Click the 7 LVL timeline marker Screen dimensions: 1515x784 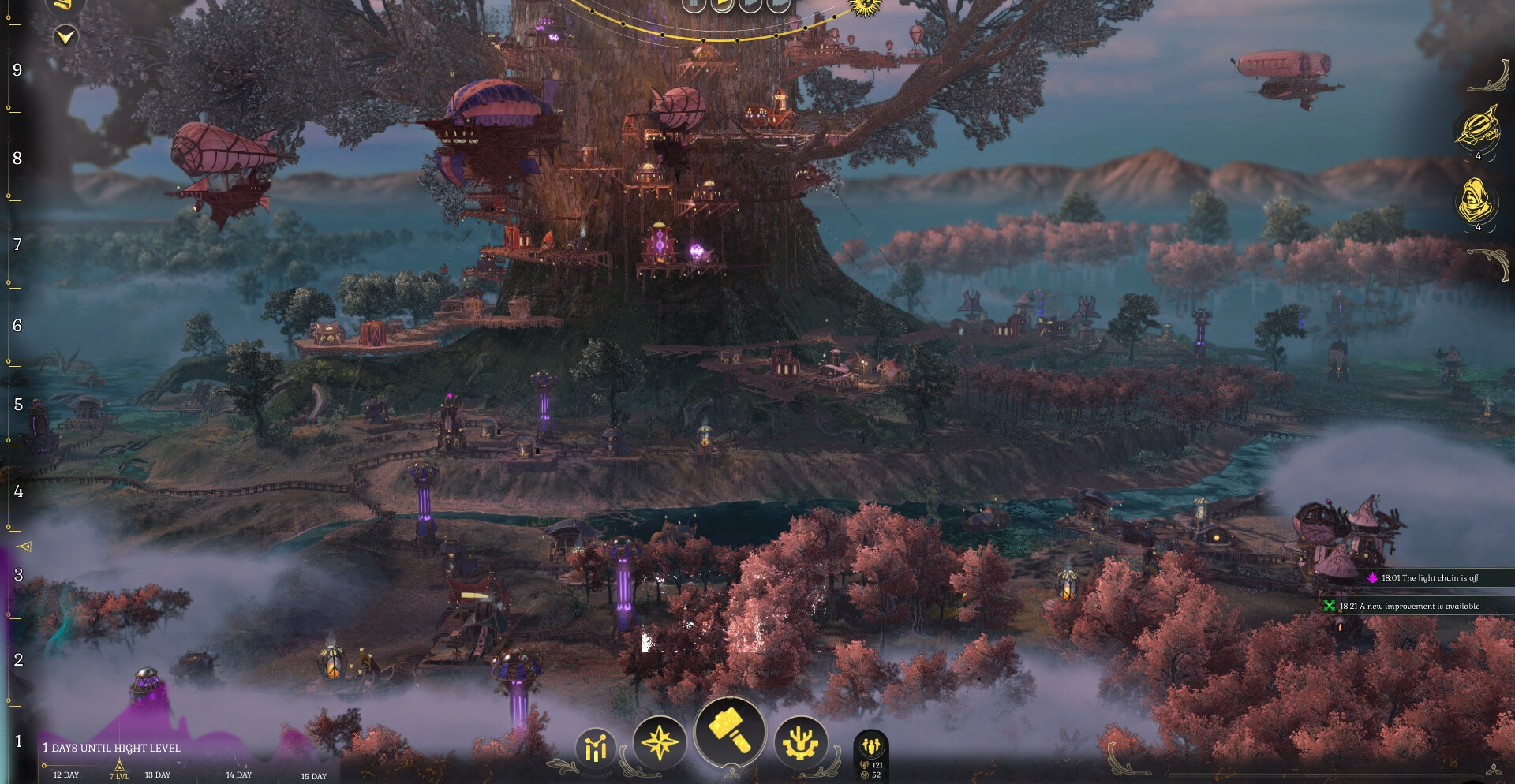coord(119,771)
